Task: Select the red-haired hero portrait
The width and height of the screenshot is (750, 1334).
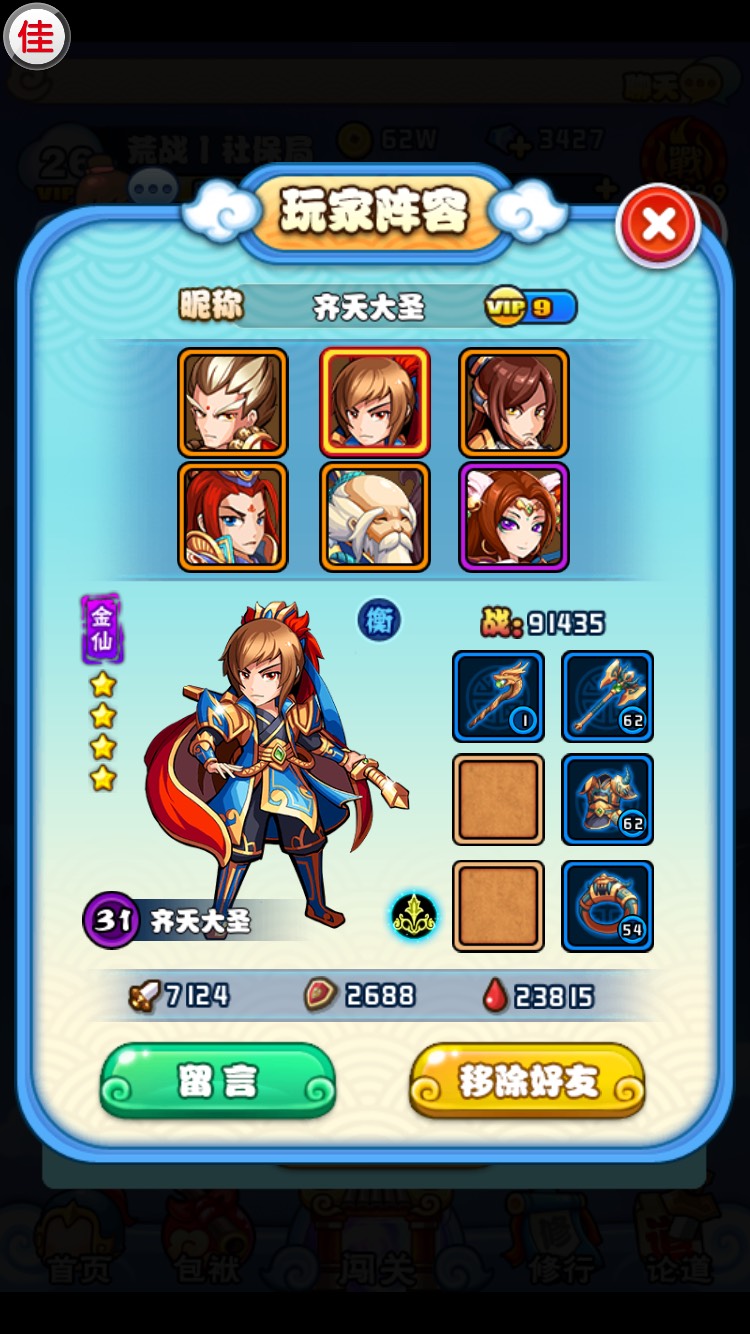Action: click(233, 516)
